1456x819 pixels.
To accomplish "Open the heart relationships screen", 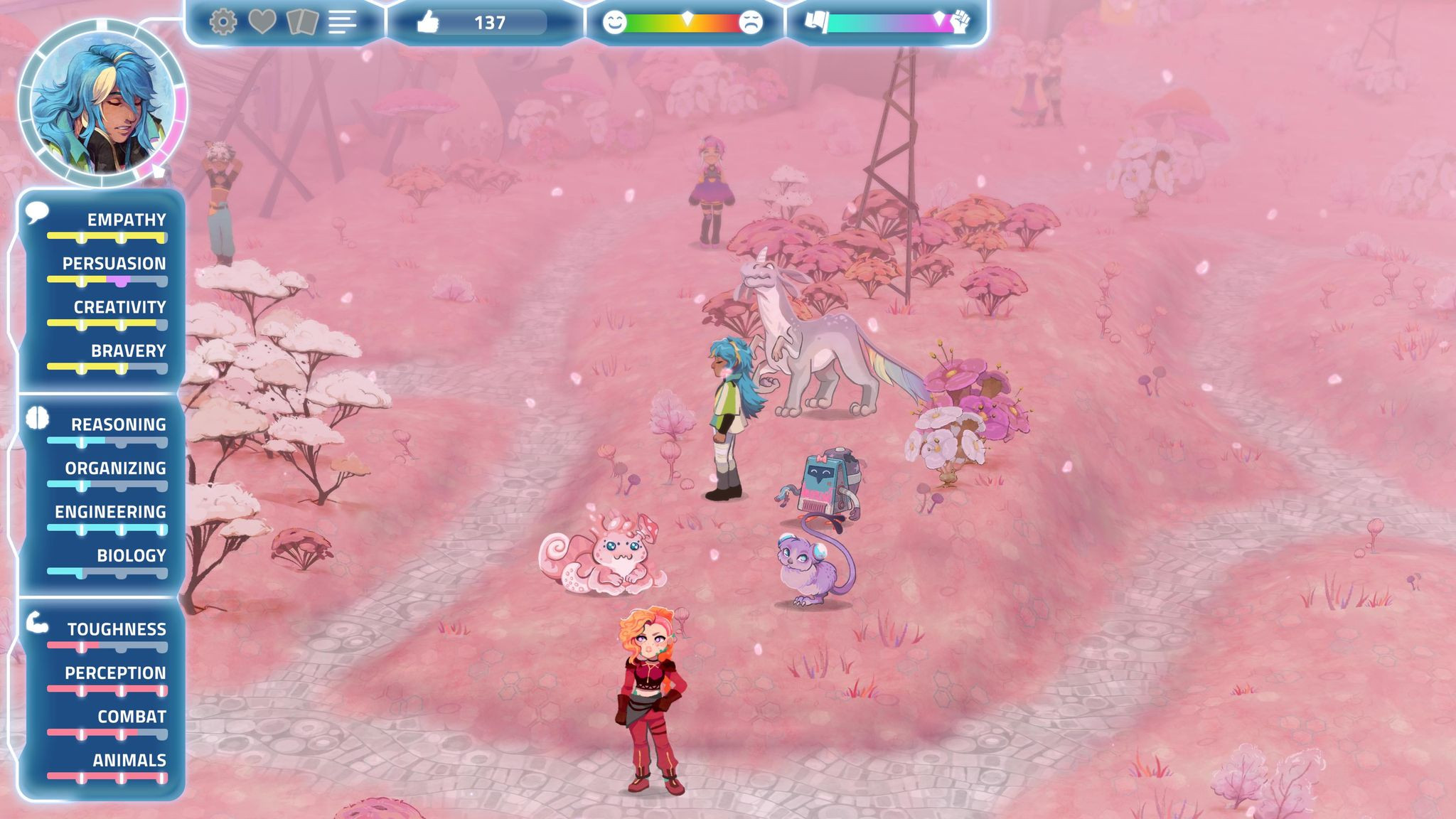I will (262, 22).
